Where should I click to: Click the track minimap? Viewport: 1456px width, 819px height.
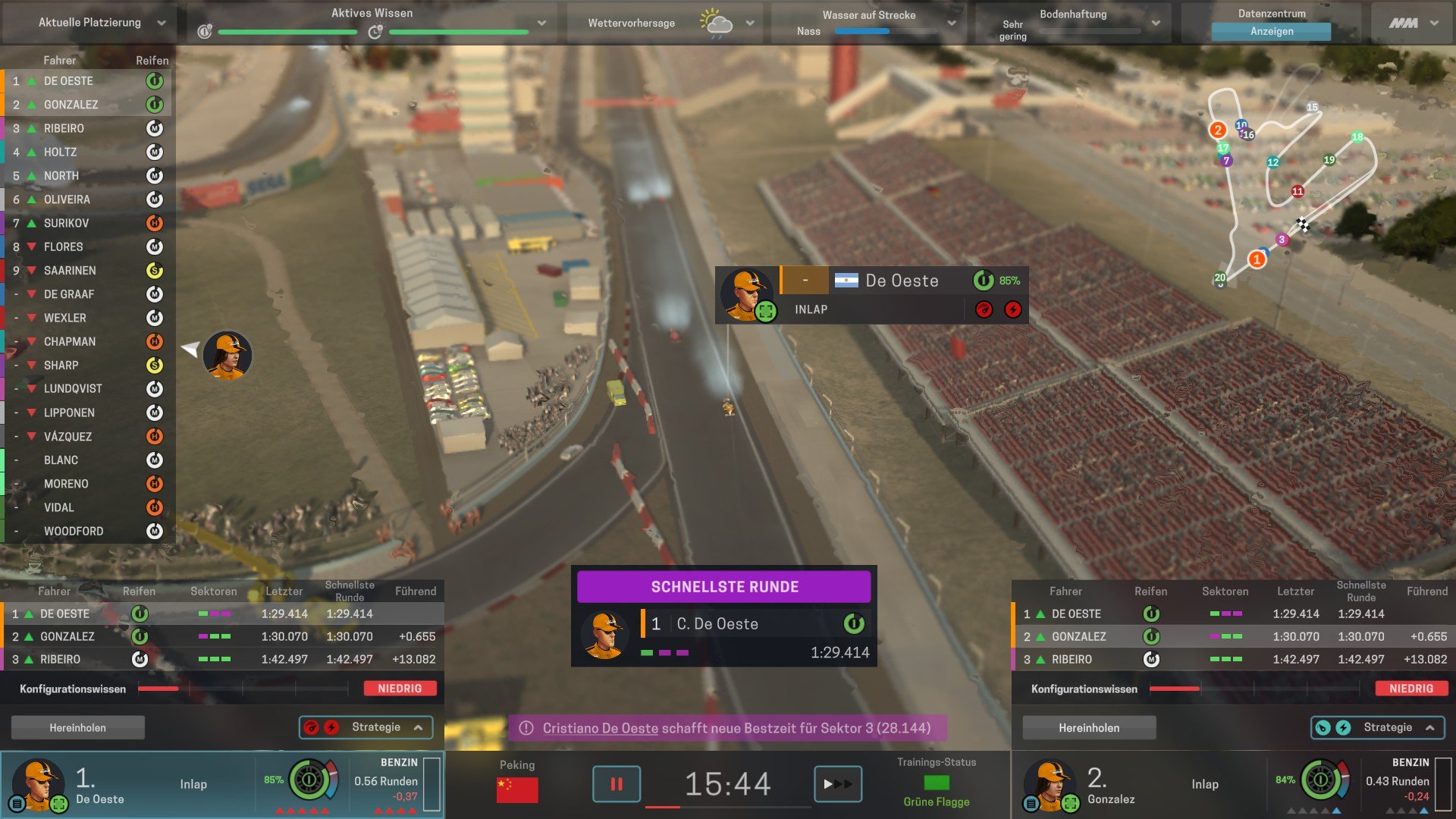1289,182
